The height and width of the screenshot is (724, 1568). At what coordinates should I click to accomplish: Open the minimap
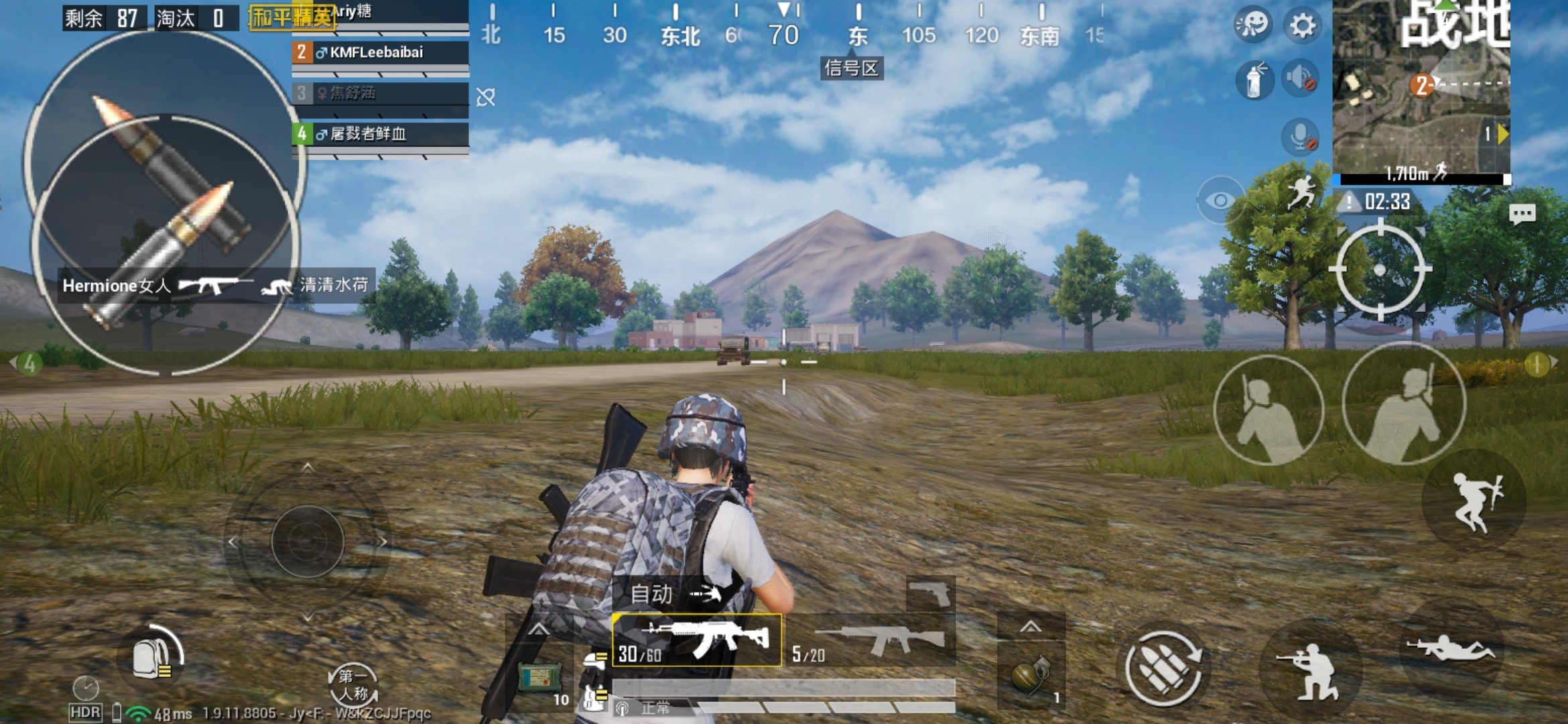[1421, 87]
